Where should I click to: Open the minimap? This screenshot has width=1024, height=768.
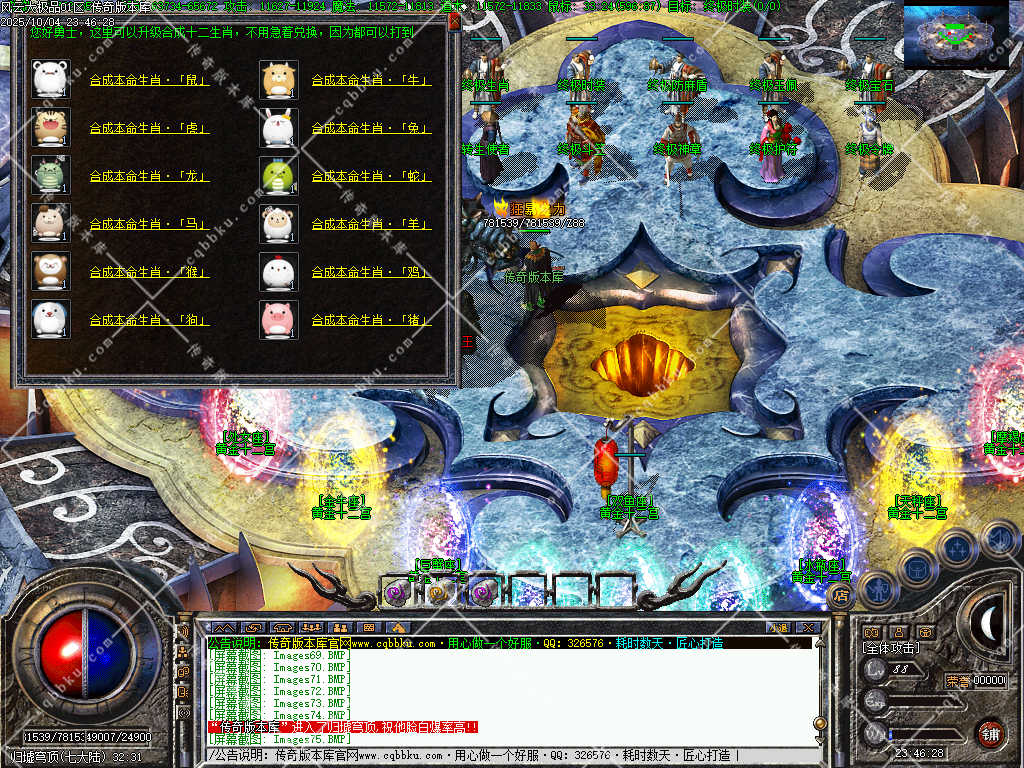tap(955, 37)
